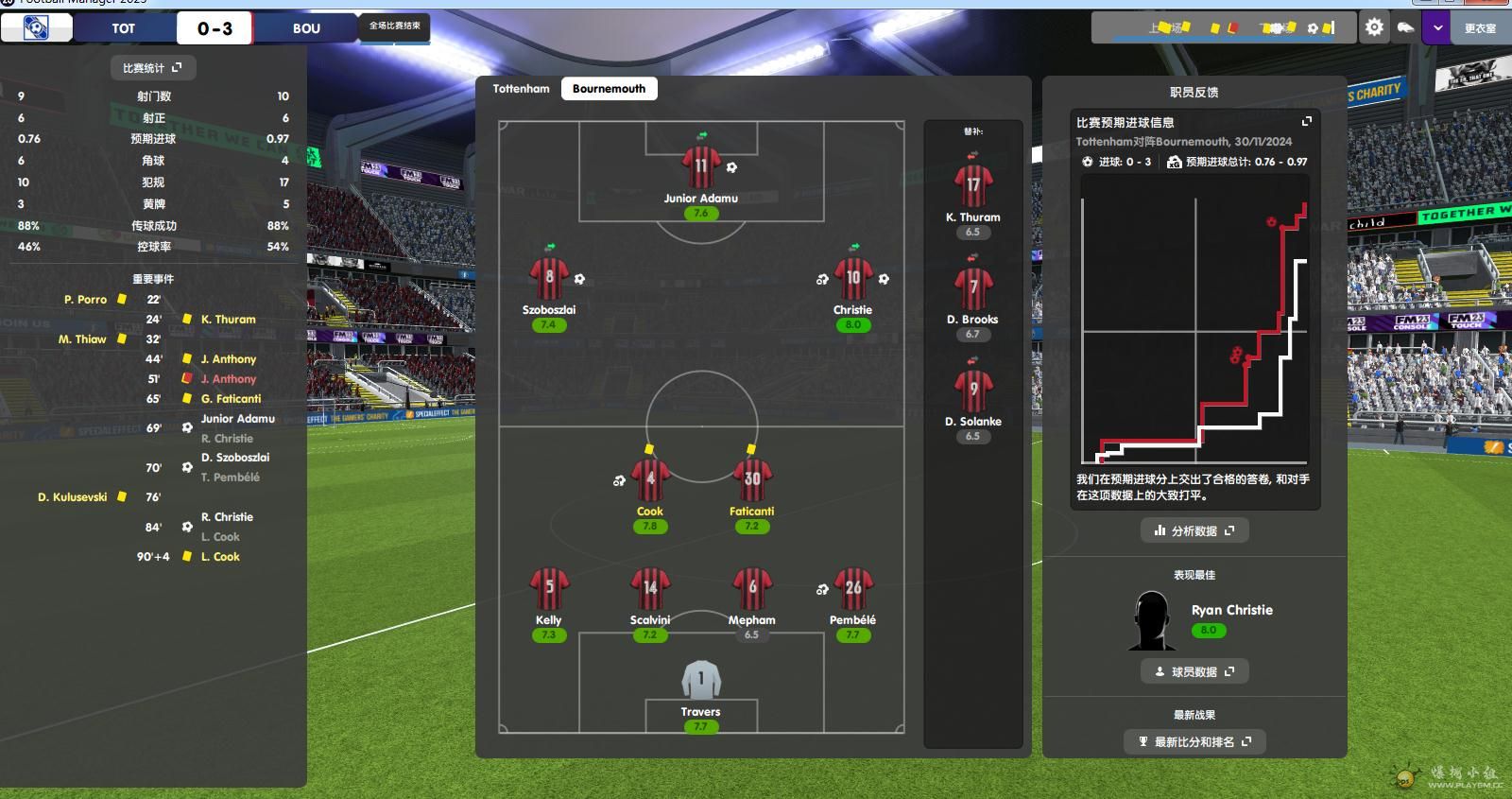Screen dimensions: 1512x799
Task: Select goalkeeper Travers on the formation
Action: tap(700, 680)
